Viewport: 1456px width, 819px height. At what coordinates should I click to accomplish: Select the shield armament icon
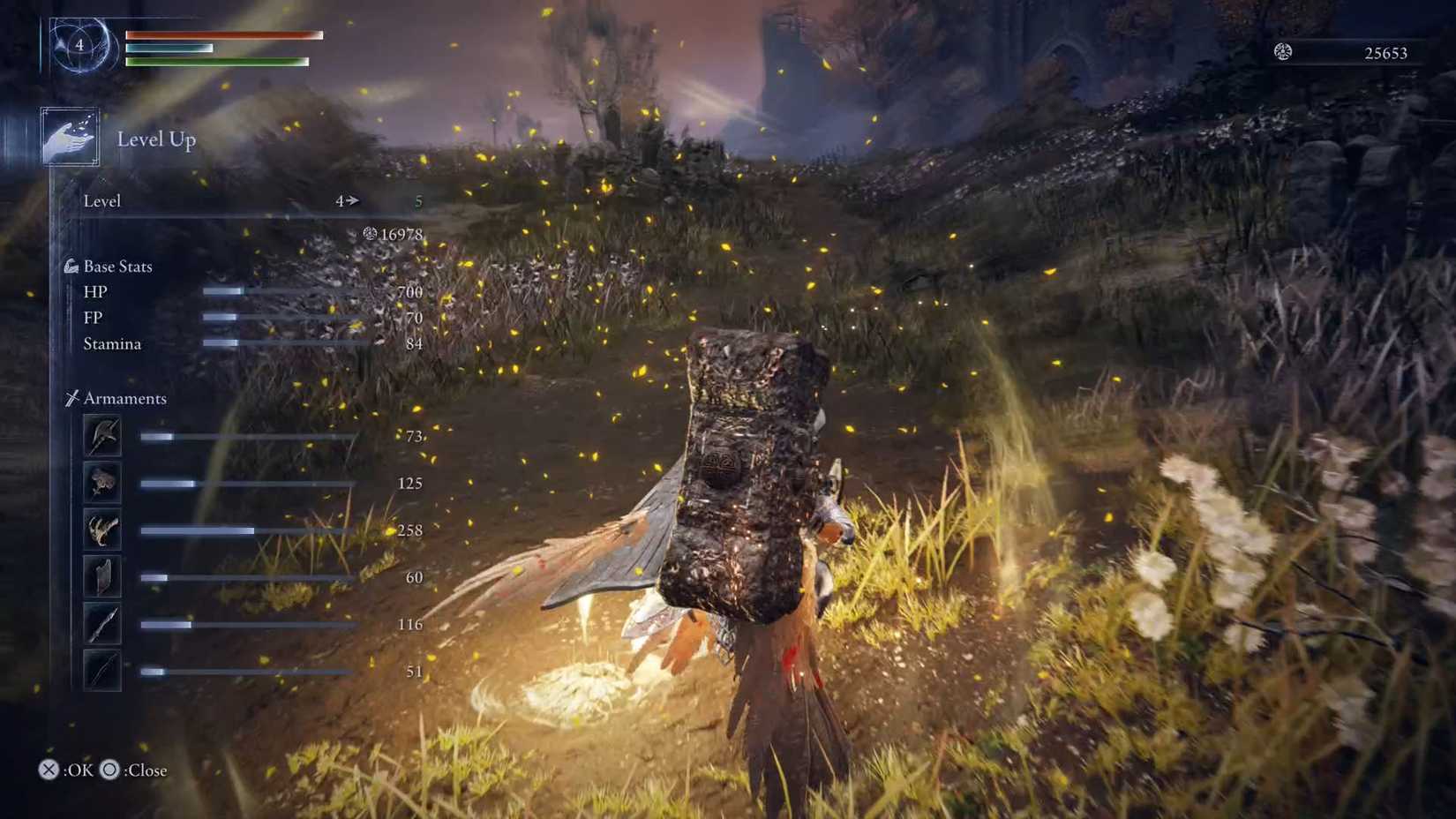click(101, 577)
